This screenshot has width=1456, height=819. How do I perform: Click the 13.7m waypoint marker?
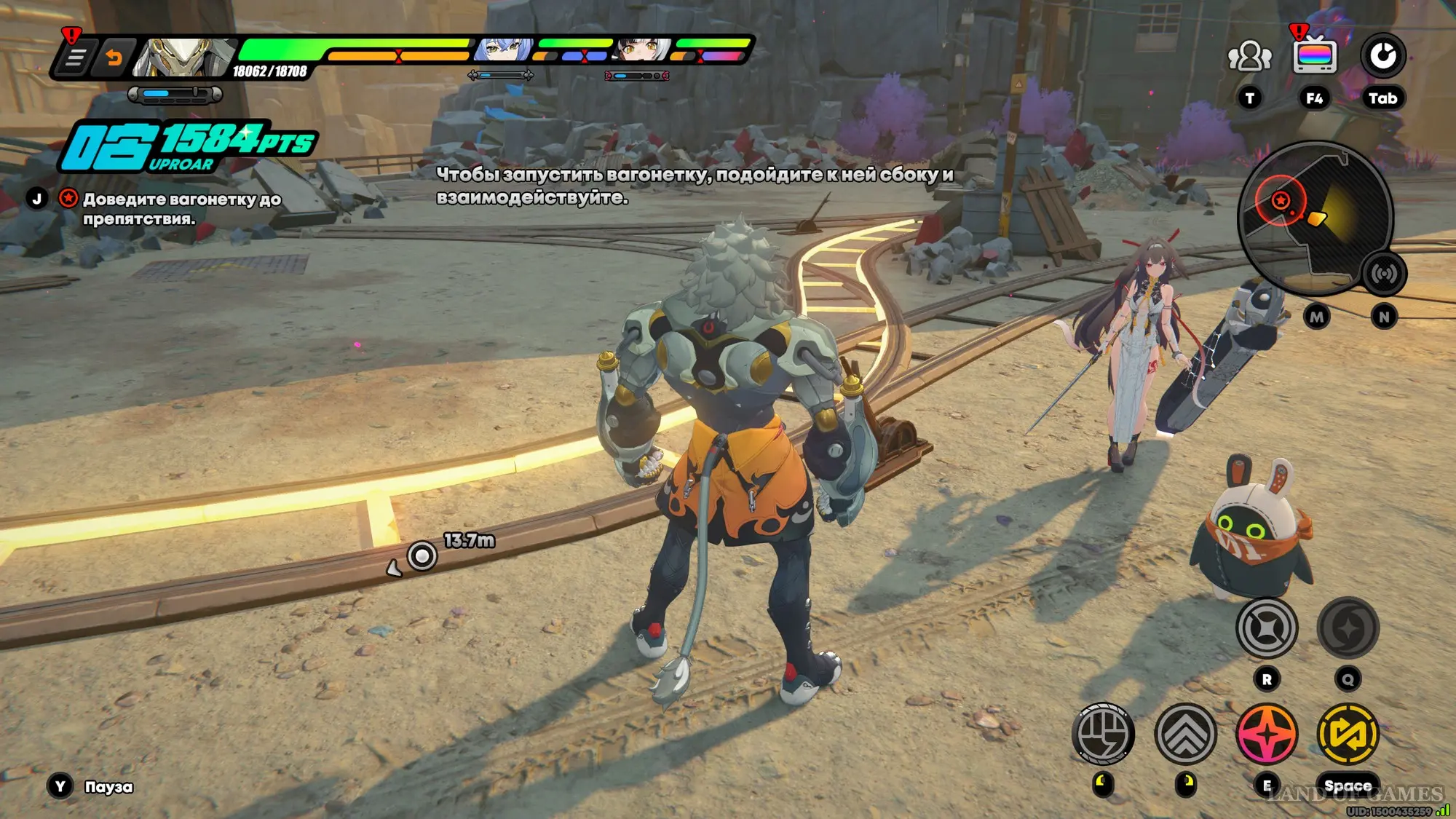coord(422,556)
